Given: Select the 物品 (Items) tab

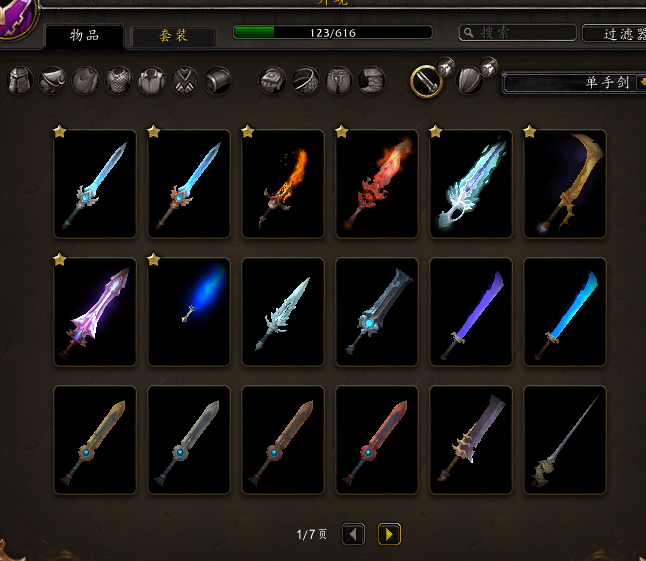Looking at the screenshot, I should point(84,36).
